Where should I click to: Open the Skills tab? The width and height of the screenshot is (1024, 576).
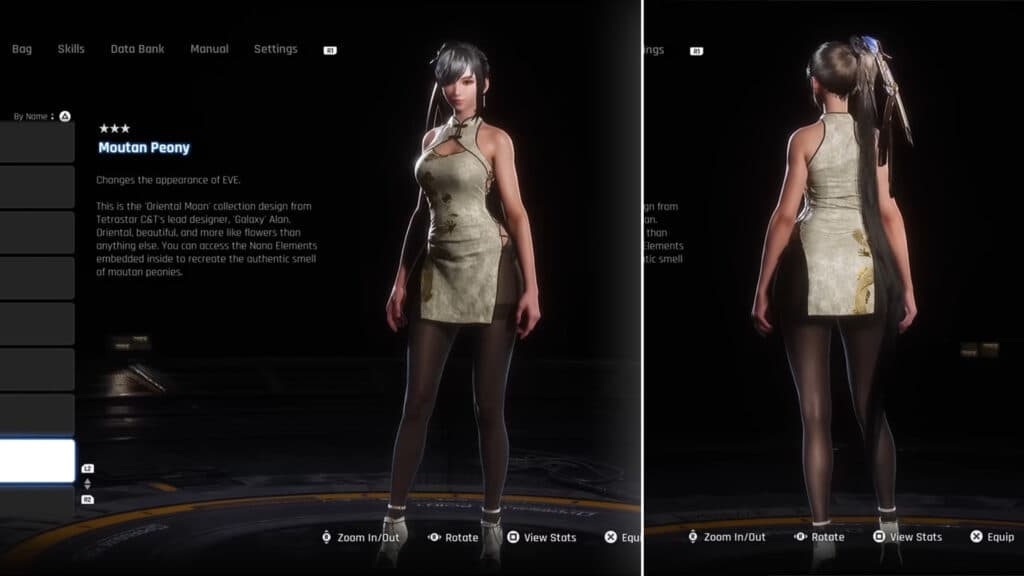point(71,49)
